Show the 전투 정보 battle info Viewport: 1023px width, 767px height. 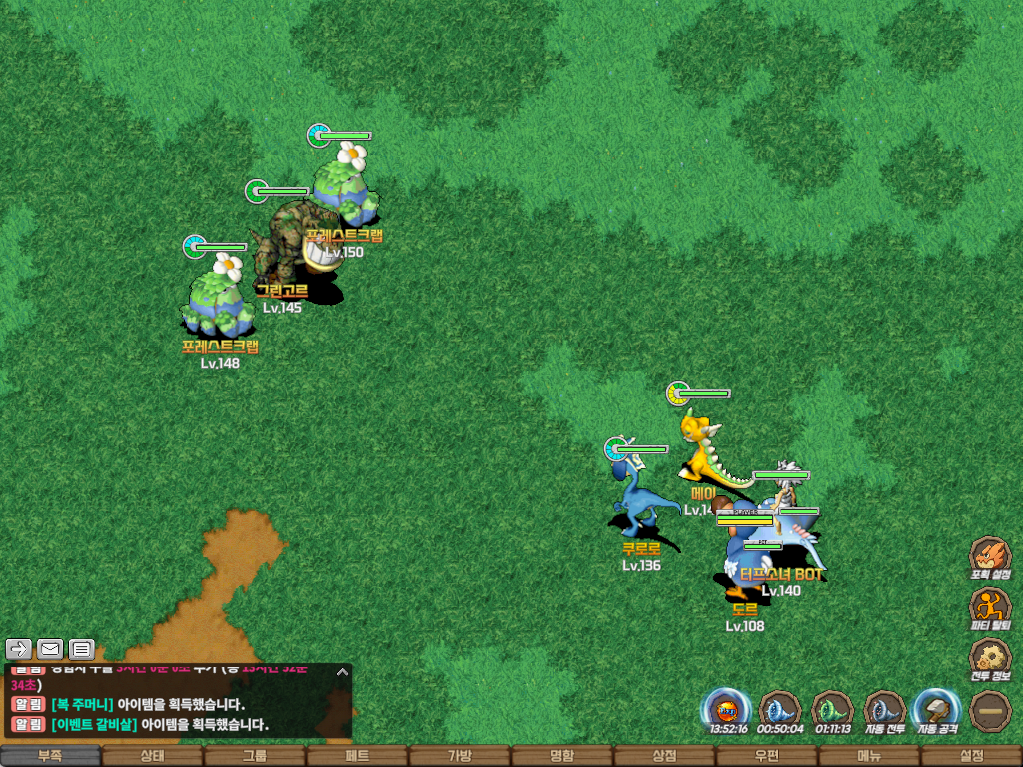tap(989, 658)
